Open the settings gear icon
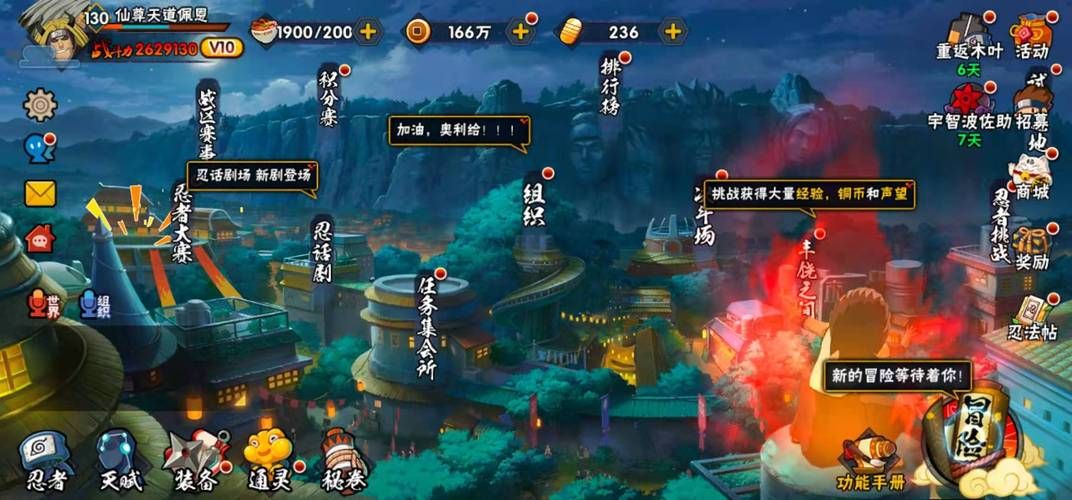Viewport: 1072px width, 500px height. [x=40, y=104]
